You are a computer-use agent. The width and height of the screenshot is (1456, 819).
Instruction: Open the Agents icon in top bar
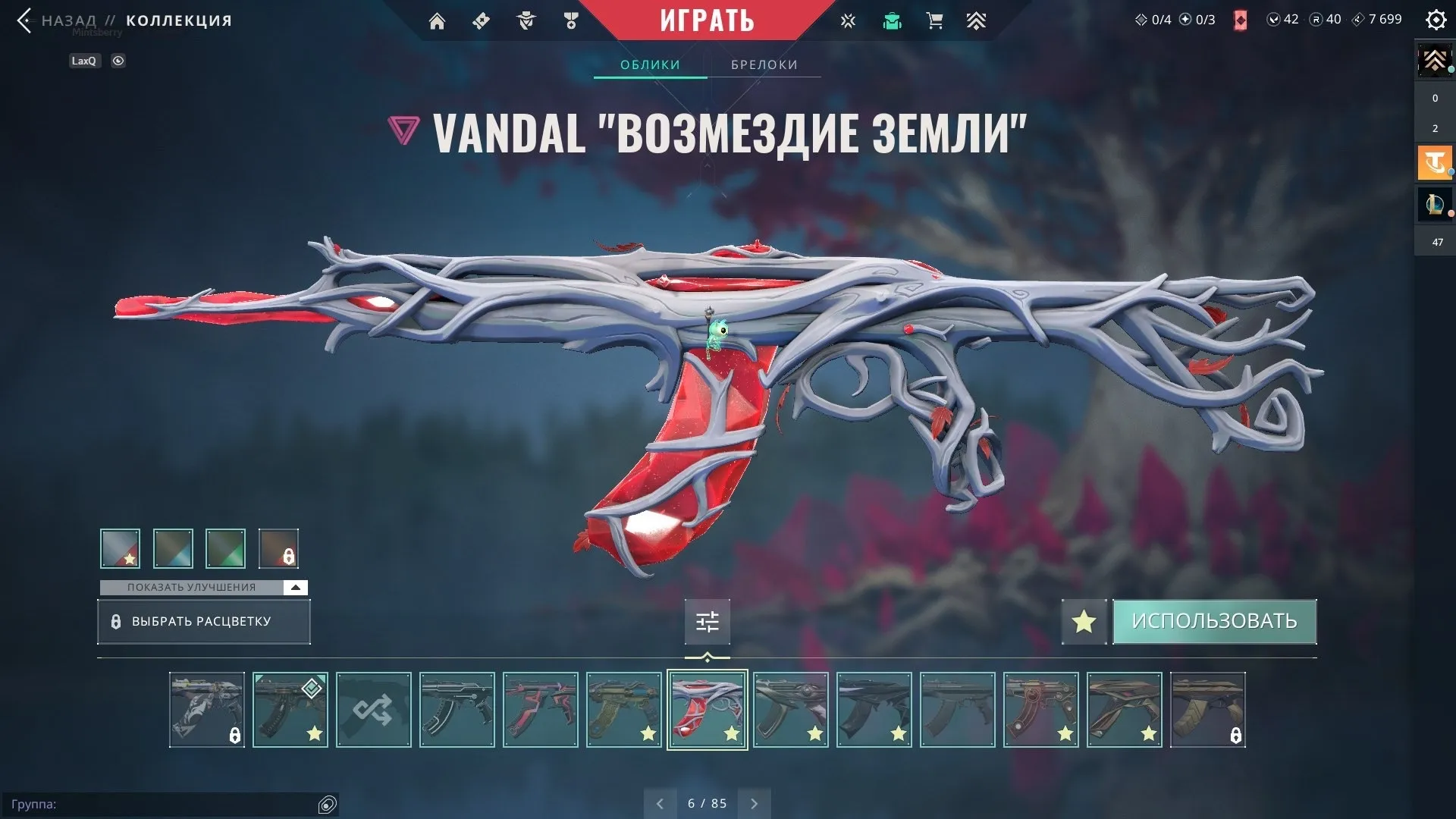coord(526,20)
